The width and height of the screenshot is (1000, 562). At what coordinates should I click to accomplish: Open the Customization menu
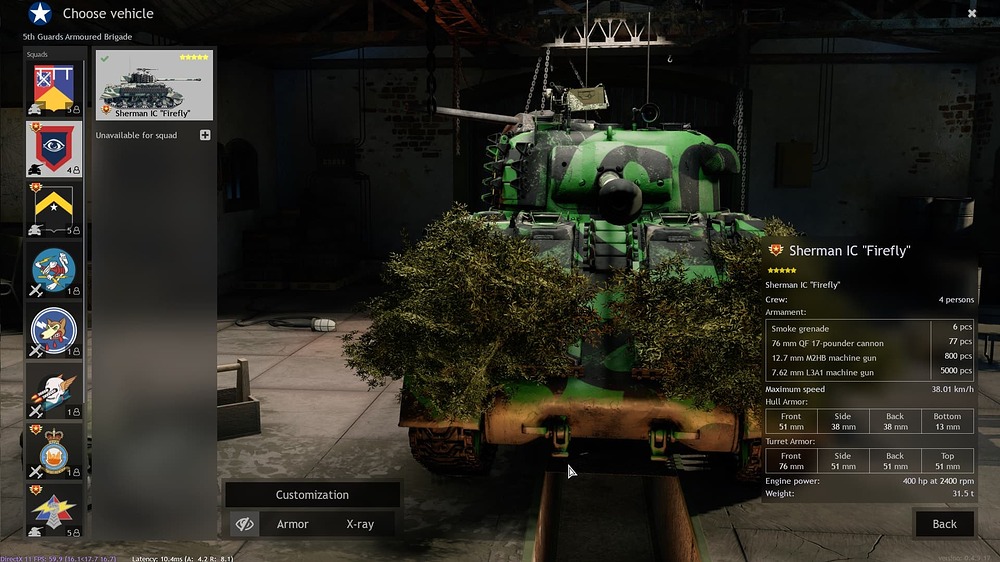pos(312,495)
